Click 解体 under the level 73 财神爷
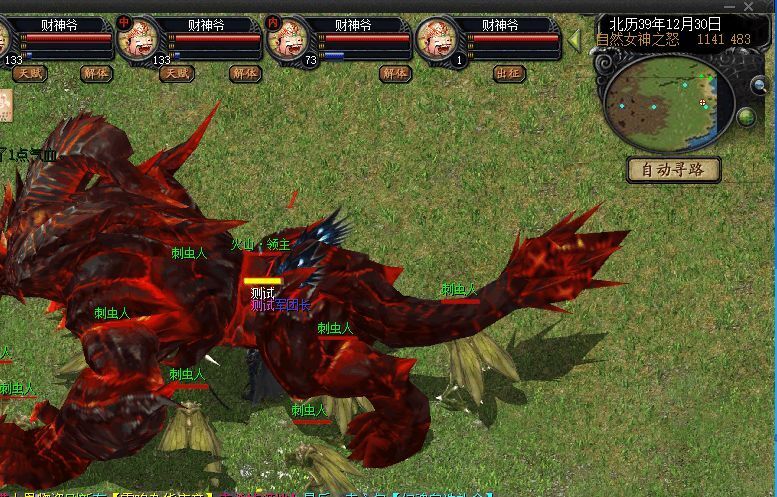The image size is (777, 497). click(x=394, y=73)
